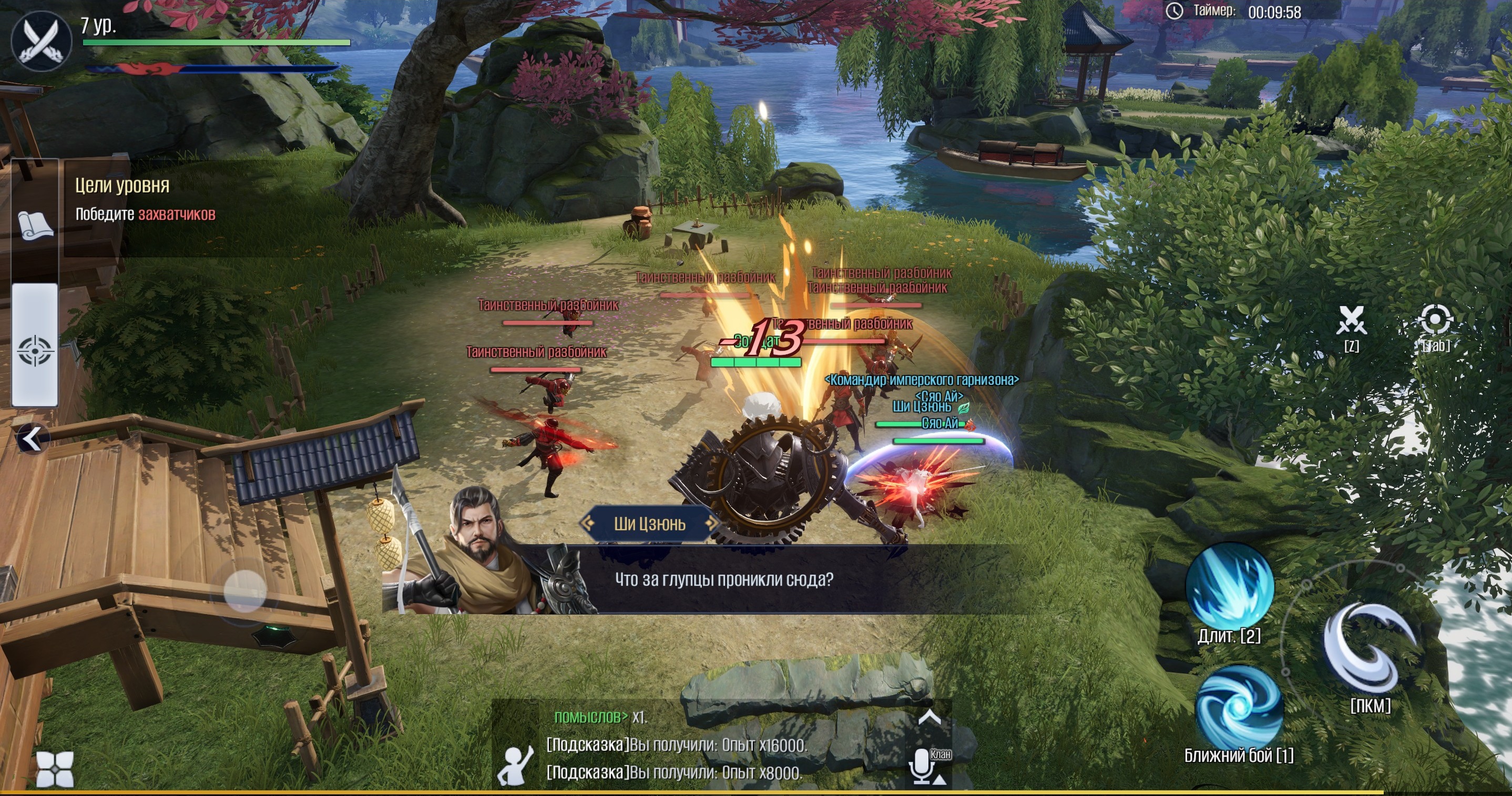Continue the Ши Цзюнь dialogue box
The height and width of the screenshot is (796, 1512).
click(x=724, y=580)
